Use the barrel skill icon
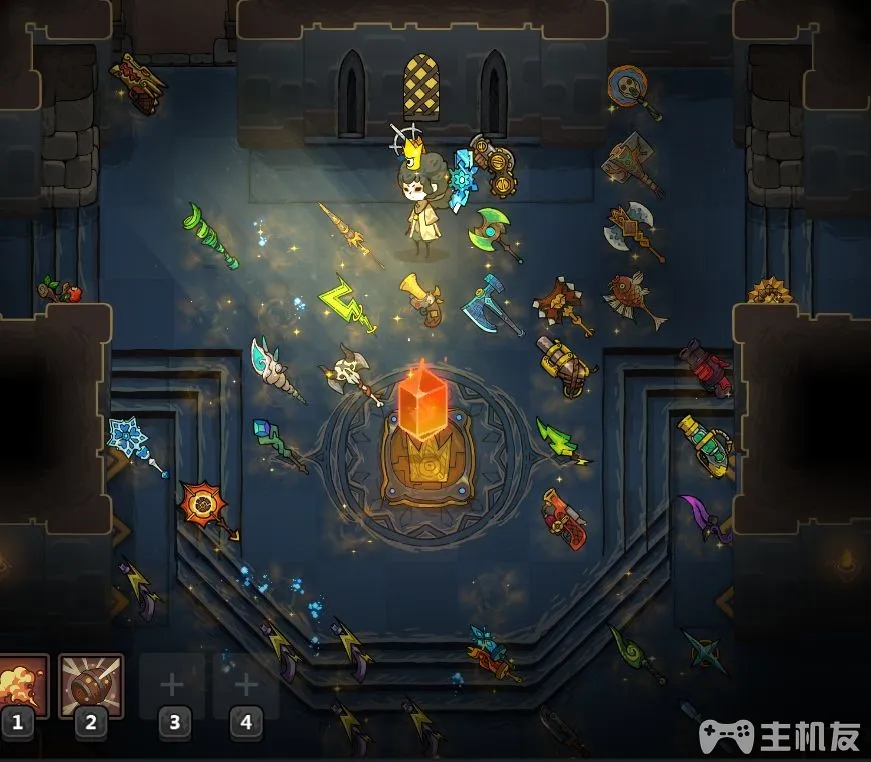This screenshot has width=871, height=762. tap(91, 686)
